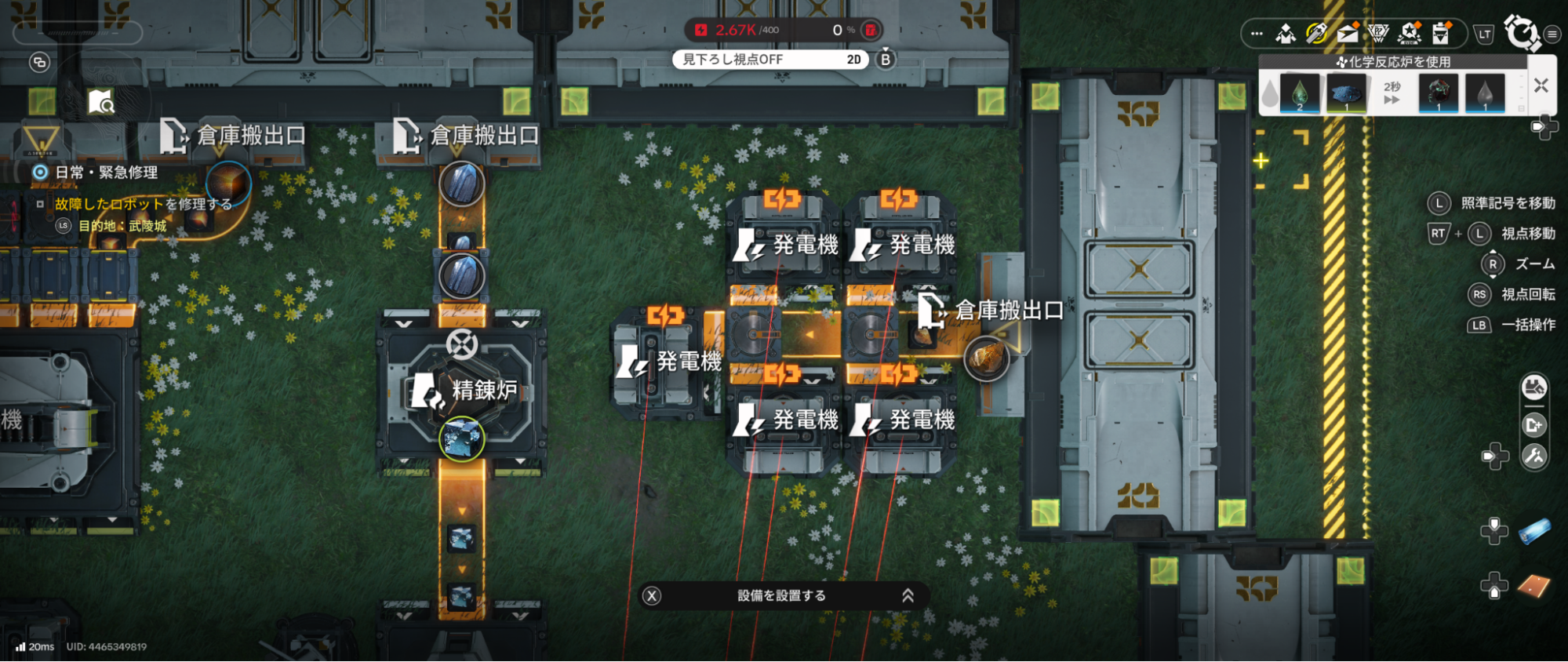Viewport: 1568px width, 662px height.
Task: Expand the document-plus blueprint icon
Action: [x=1534, y=425]
